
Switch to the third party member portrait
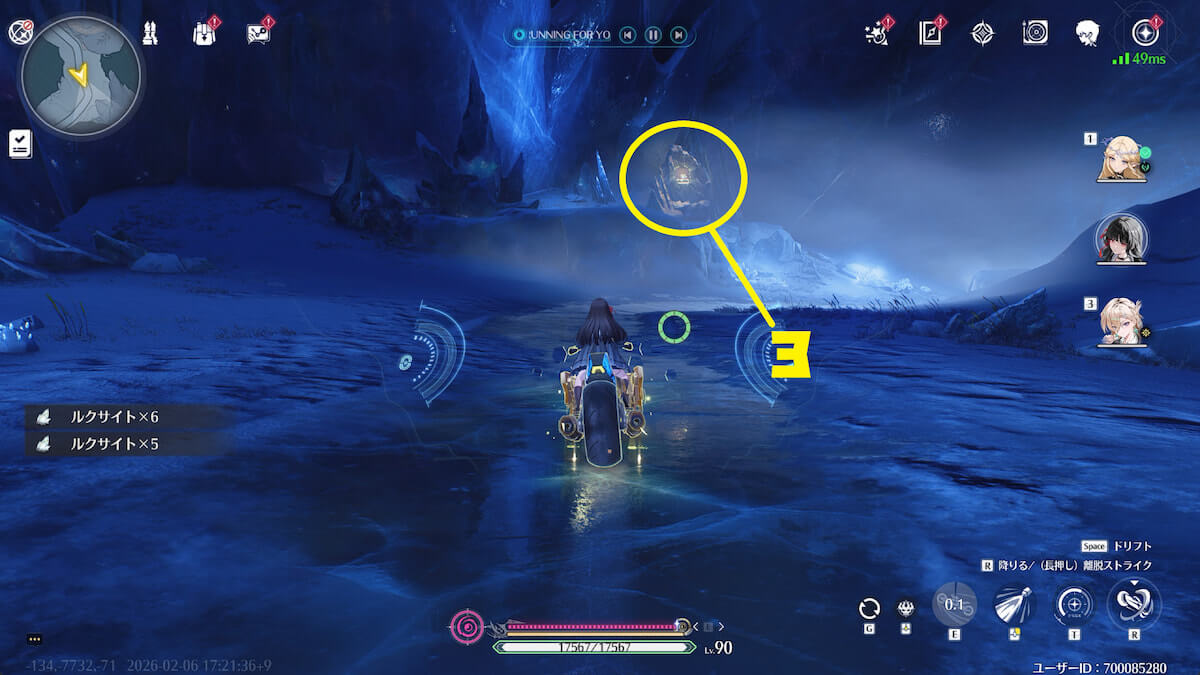click(x=1121, y=323)
